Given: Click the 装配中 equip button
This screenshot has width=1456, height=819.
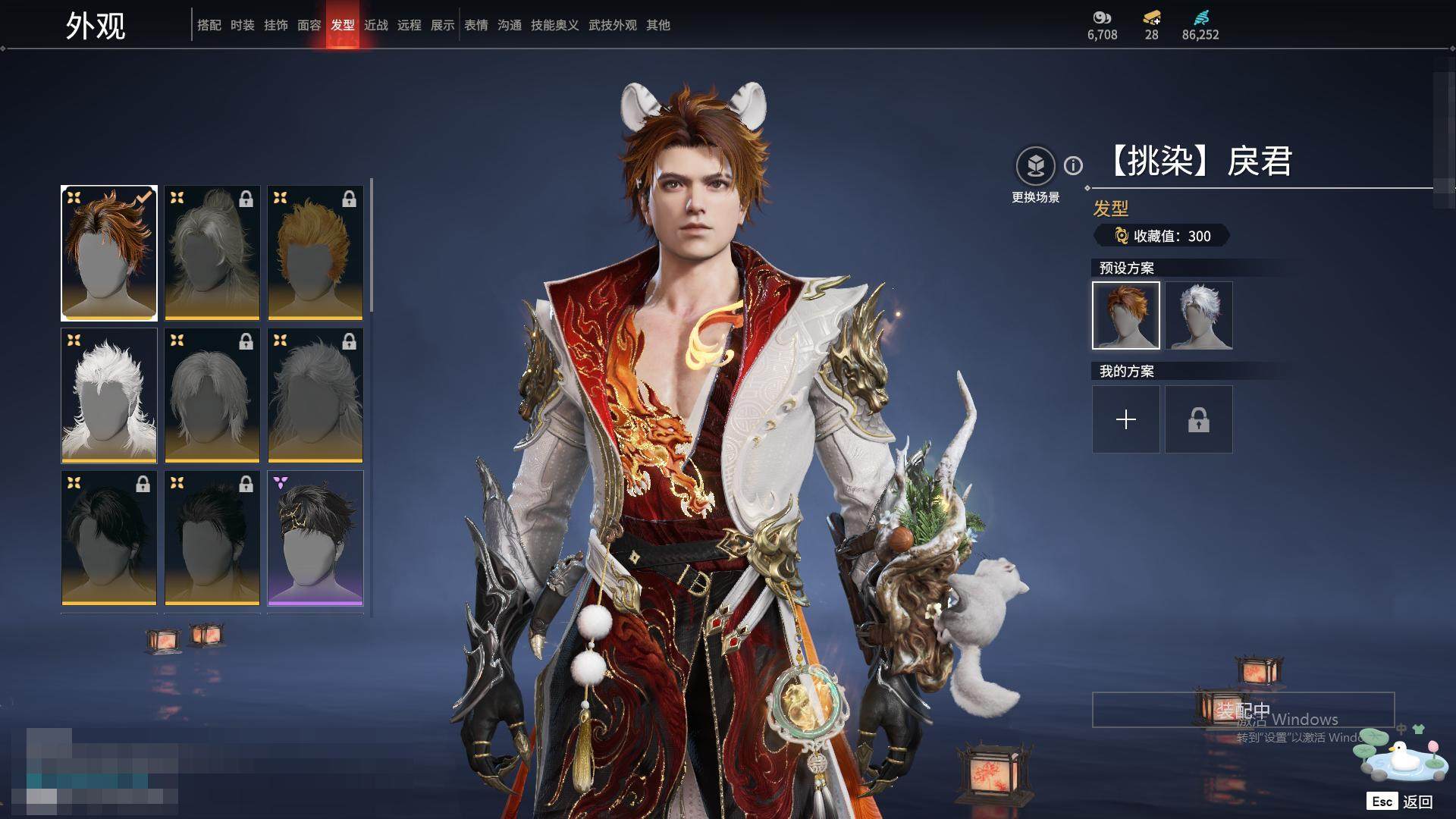Looking at the screenshot, I should pyautogui.click(x=1243, y=710).
